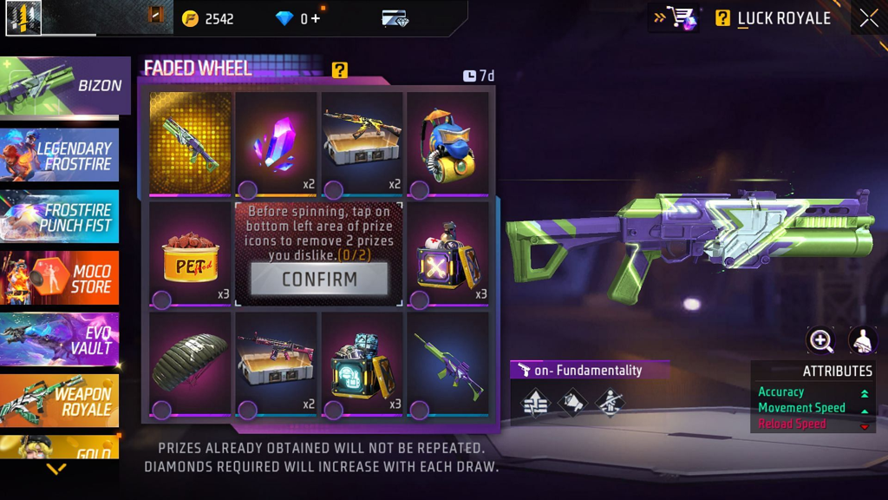
Task: Zoom in on the weapon preview
Action: (x=821, y=341)
